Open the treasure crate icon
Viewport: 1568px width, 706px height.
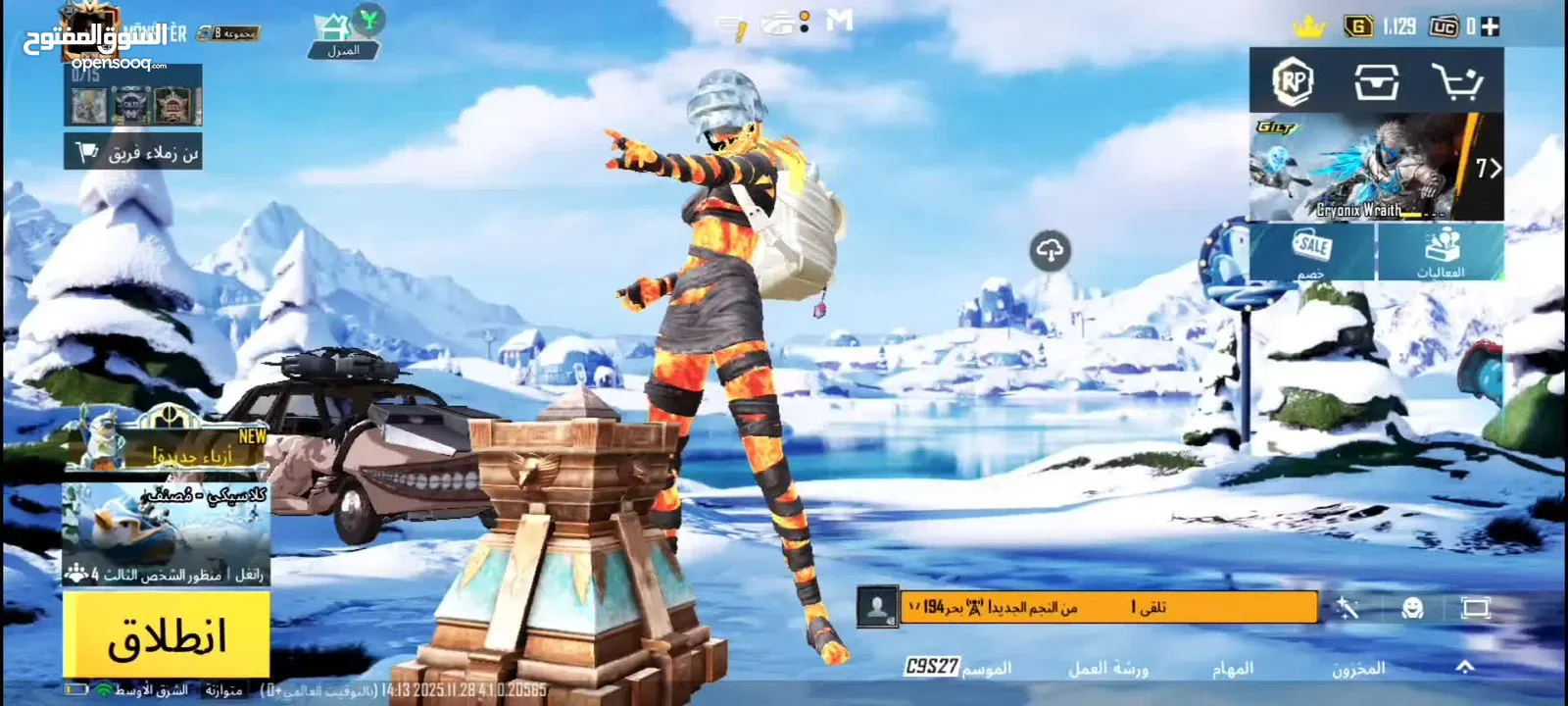1376,81
